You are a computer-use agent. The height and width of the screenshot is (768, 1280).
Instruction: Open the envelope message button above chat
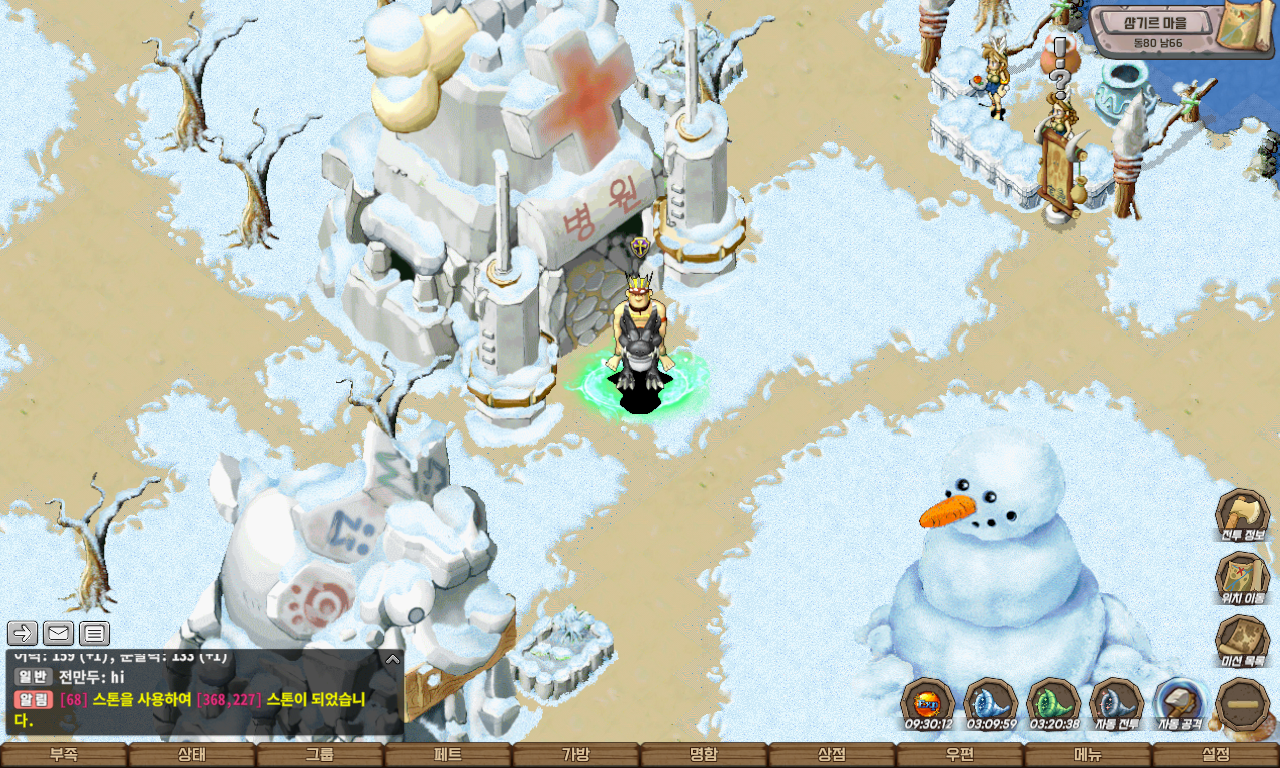pyautogui.click(x=58, y=633)
